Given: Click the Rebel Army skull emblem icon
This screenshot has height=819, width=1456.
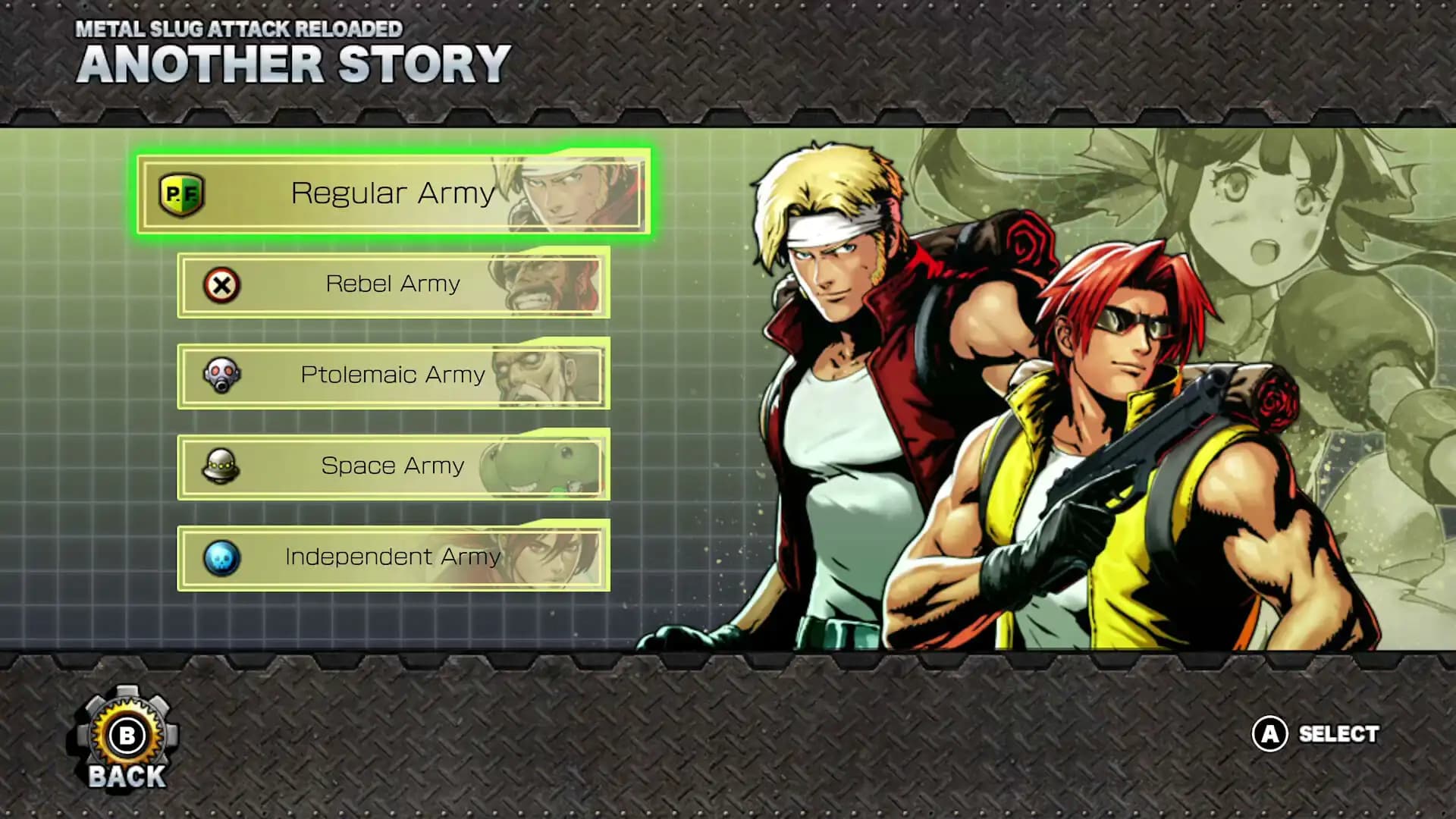Looking at the screenshot, I should (x=222, y=284).
